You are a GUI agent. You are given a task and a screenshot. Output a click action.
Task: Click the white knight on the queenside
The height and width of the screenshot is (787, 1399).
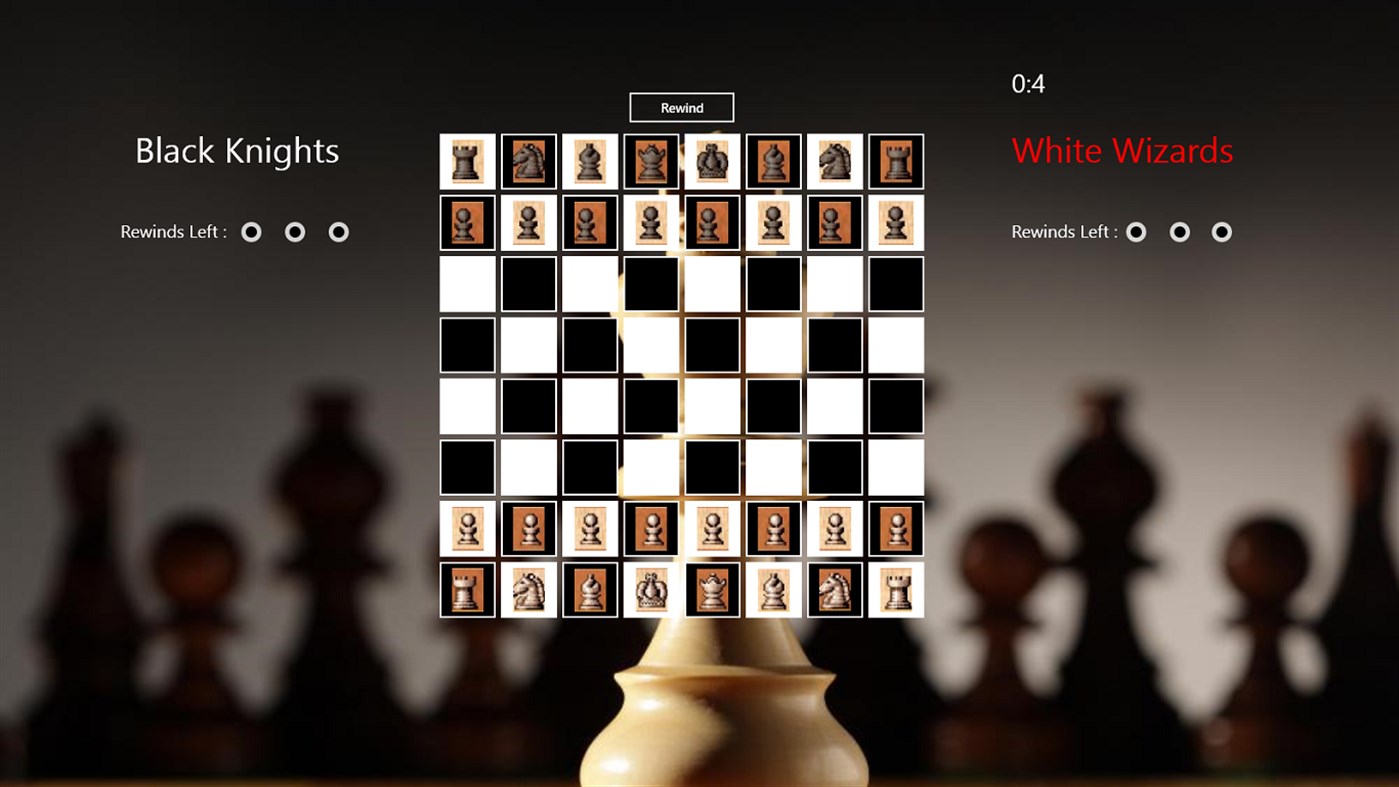(x=528, y=590)
